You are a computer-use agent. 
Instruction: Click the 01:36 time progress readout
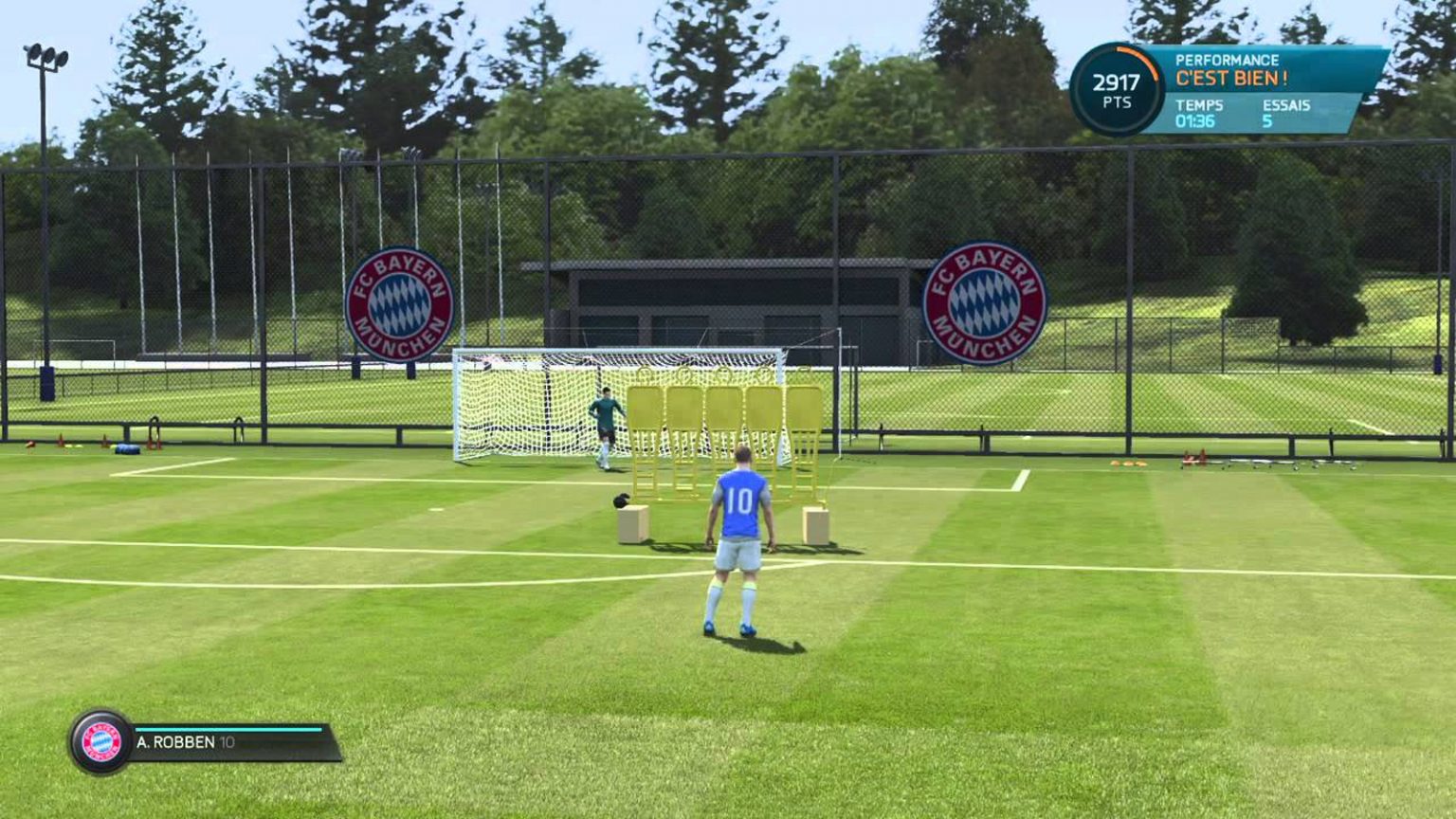click(x=1193, y=120)
